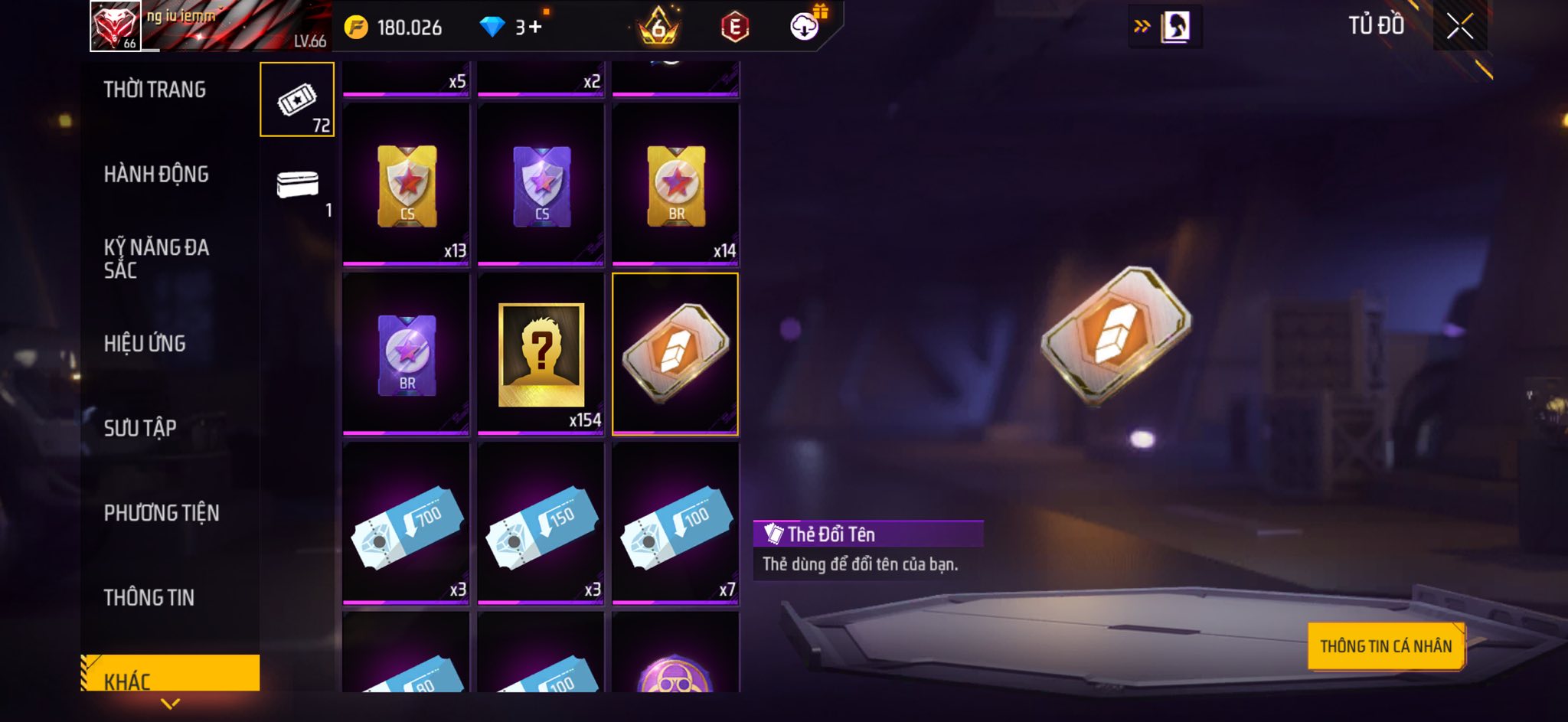1568x722 pixels.
Task: Select the mystery character card x154
Action: [541, 354]
